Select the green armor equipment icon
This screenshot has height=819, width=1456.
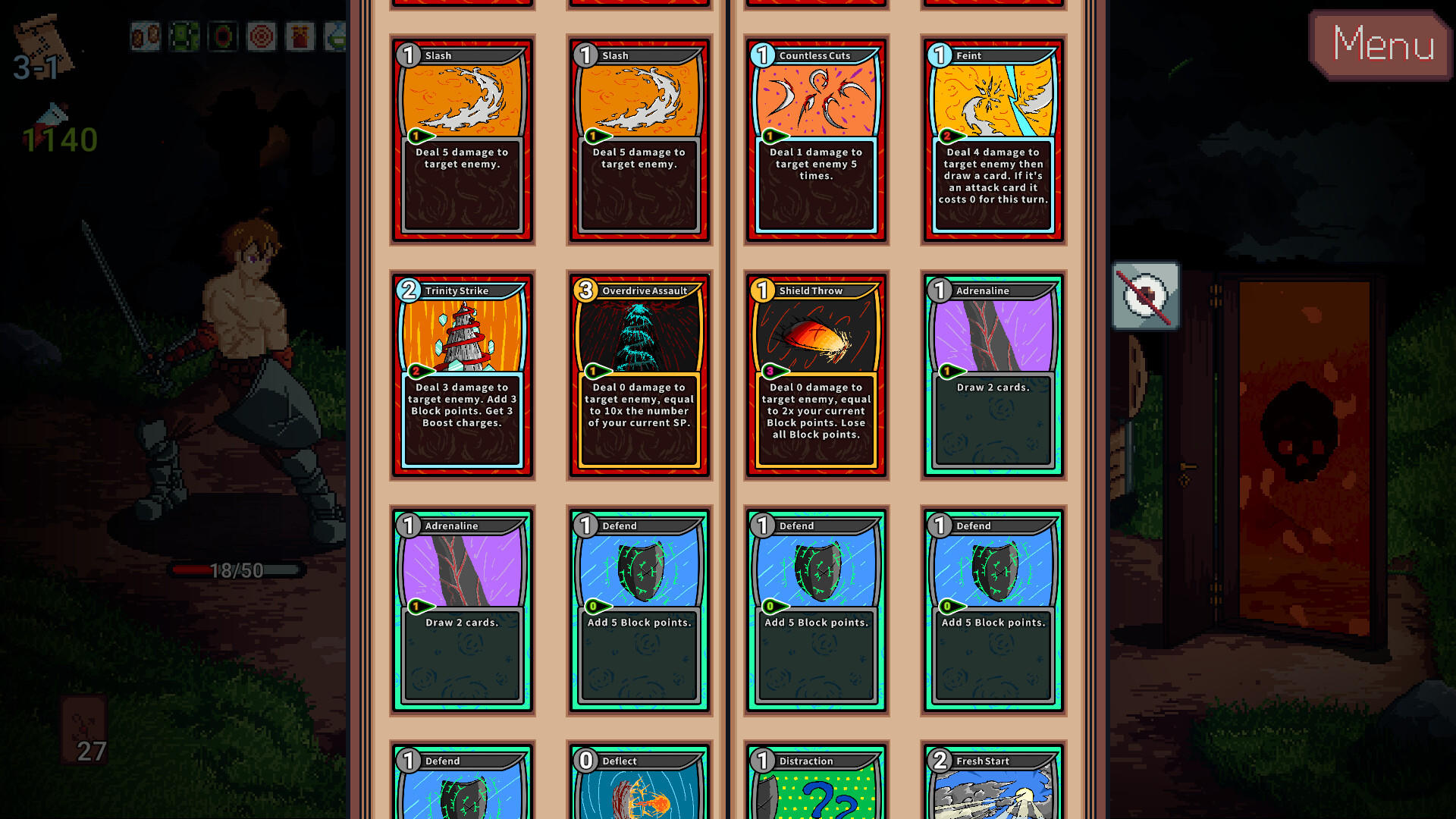(x=184, y=36)
